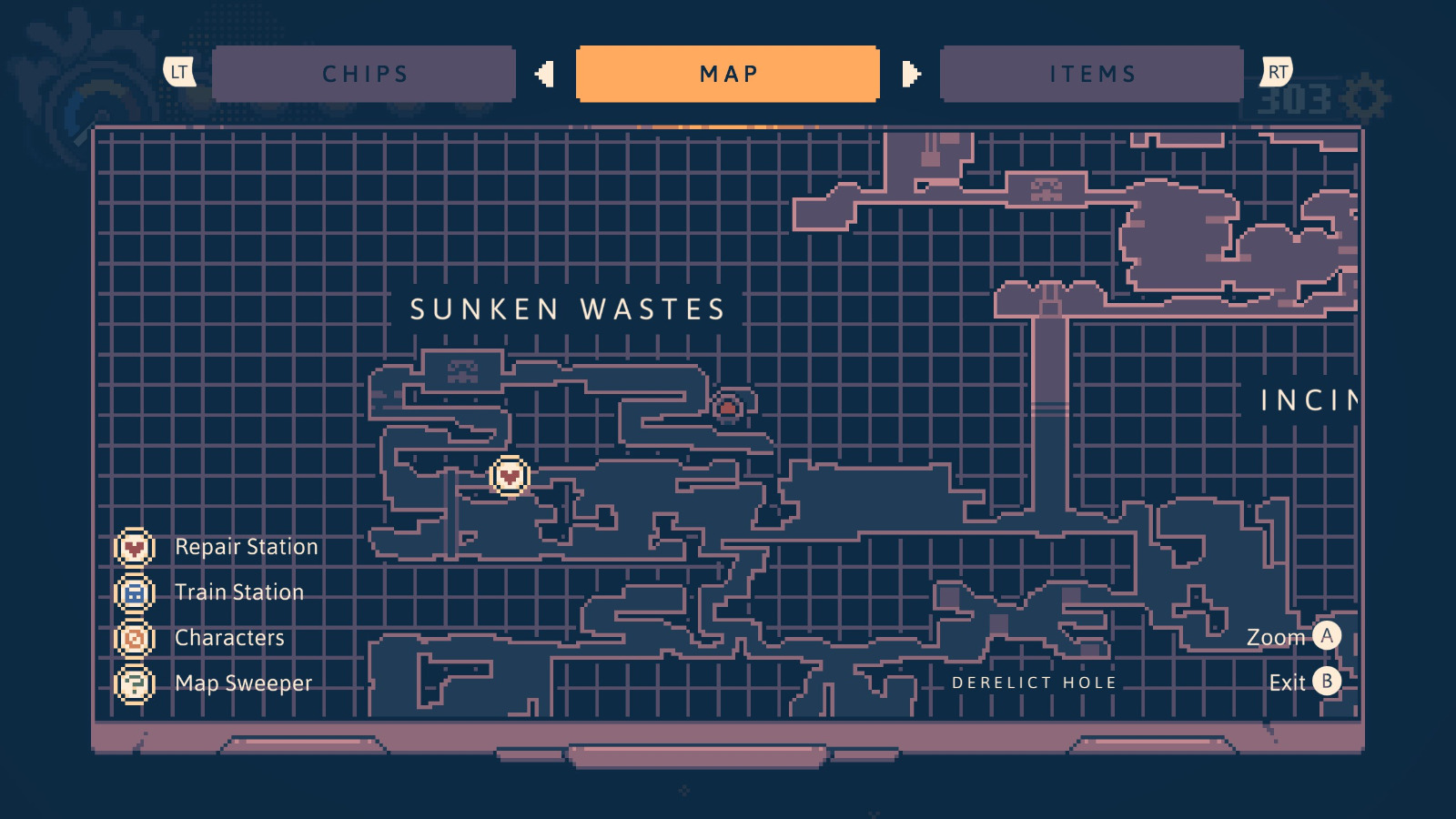Open the ITEMS tab
This screenshot has height=819, width=1456.
click(1091, 74)
